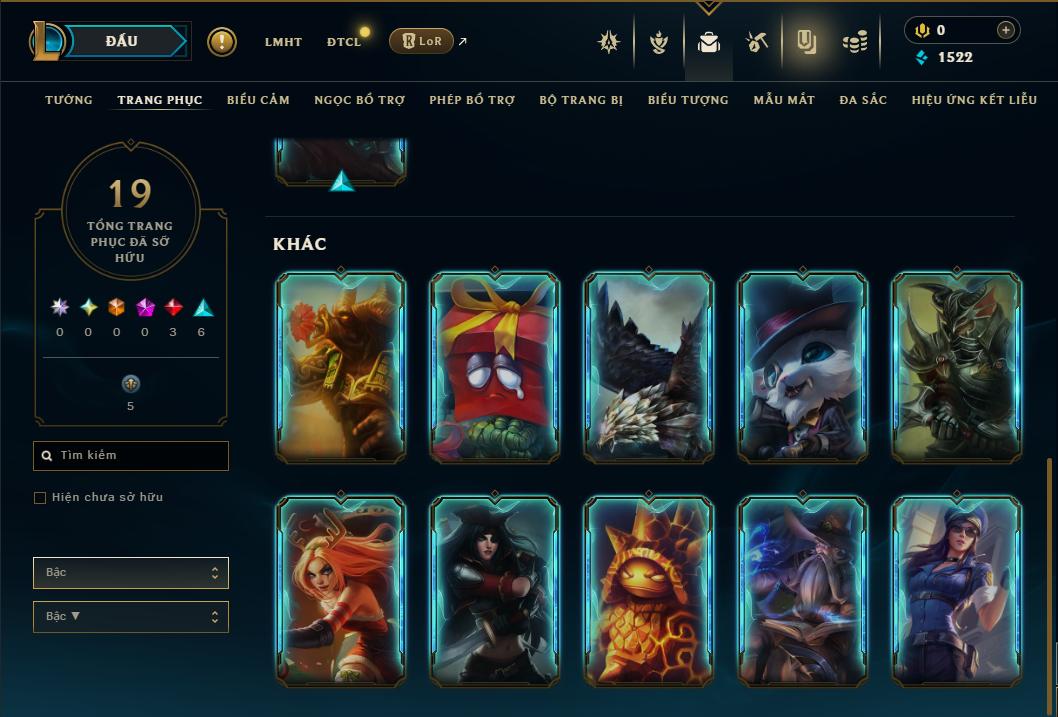The image size is (1058, 717).
Task: Switch to the ĐTCL game mode
Action: (x=344, y=42)
